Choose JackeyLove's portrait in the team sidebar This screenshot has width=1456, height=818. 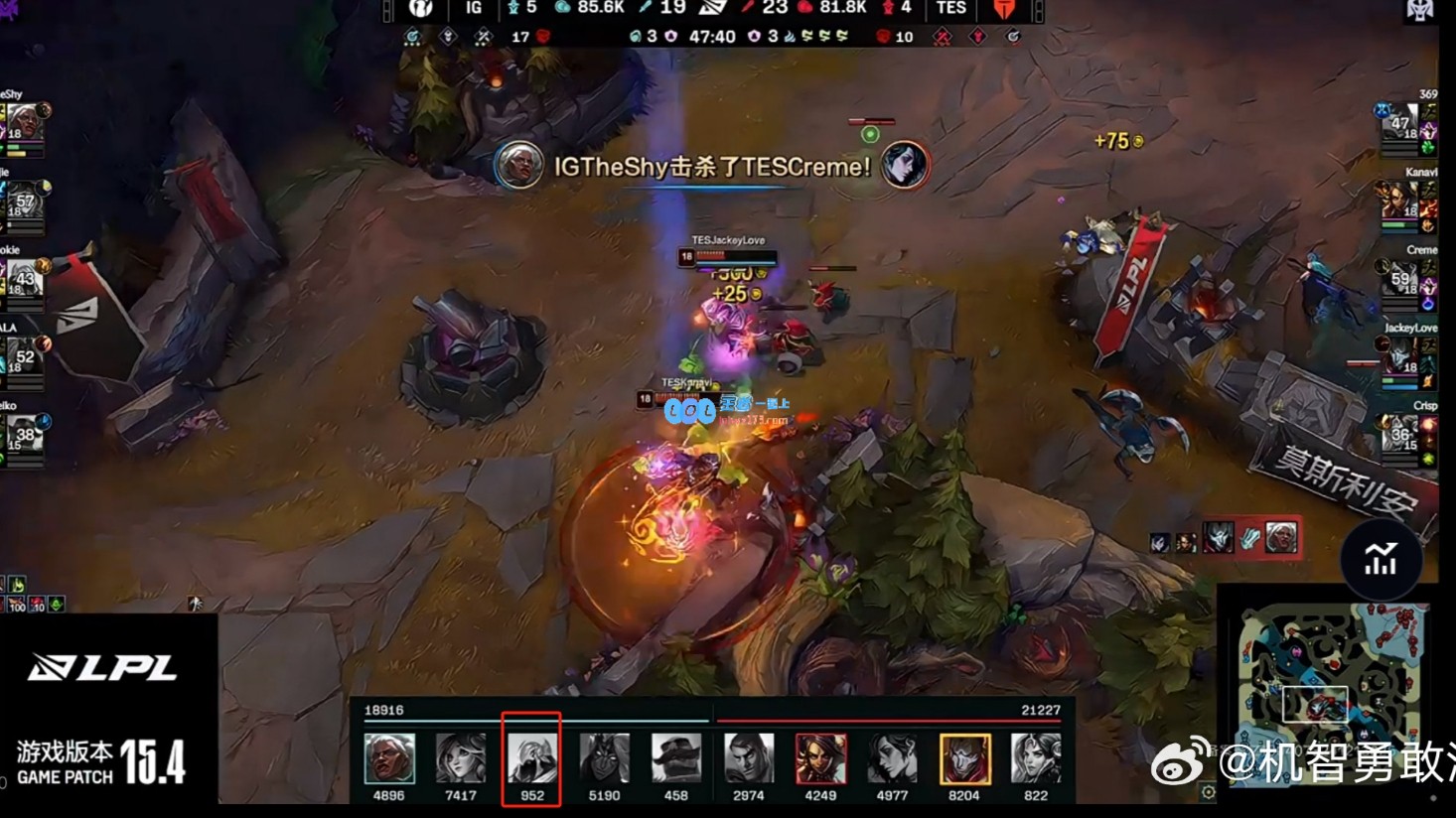tap(1399, 356)
